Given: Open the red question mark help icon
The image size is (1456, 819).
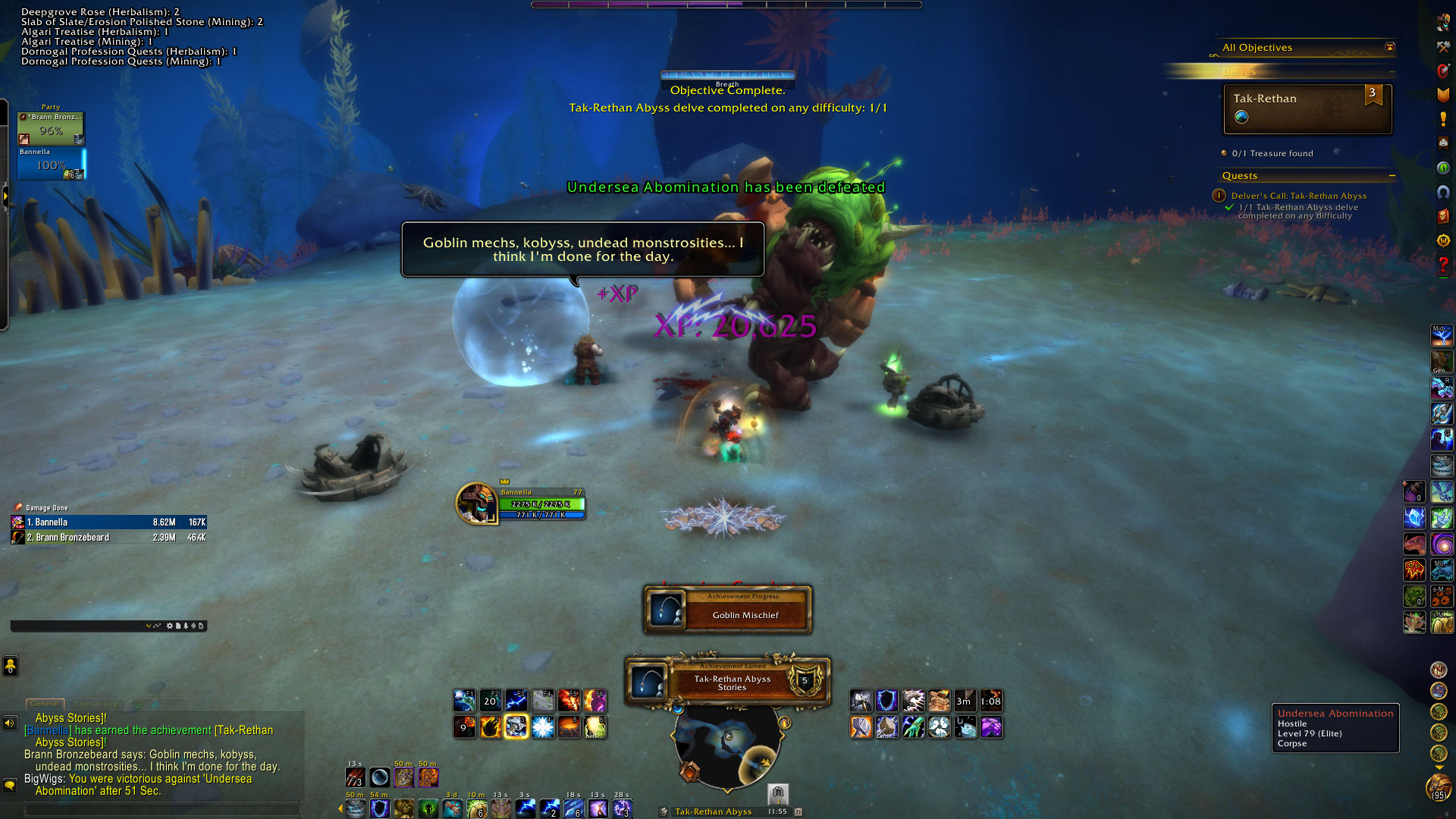Looking at the screenshot, I should click(1443, 265).
